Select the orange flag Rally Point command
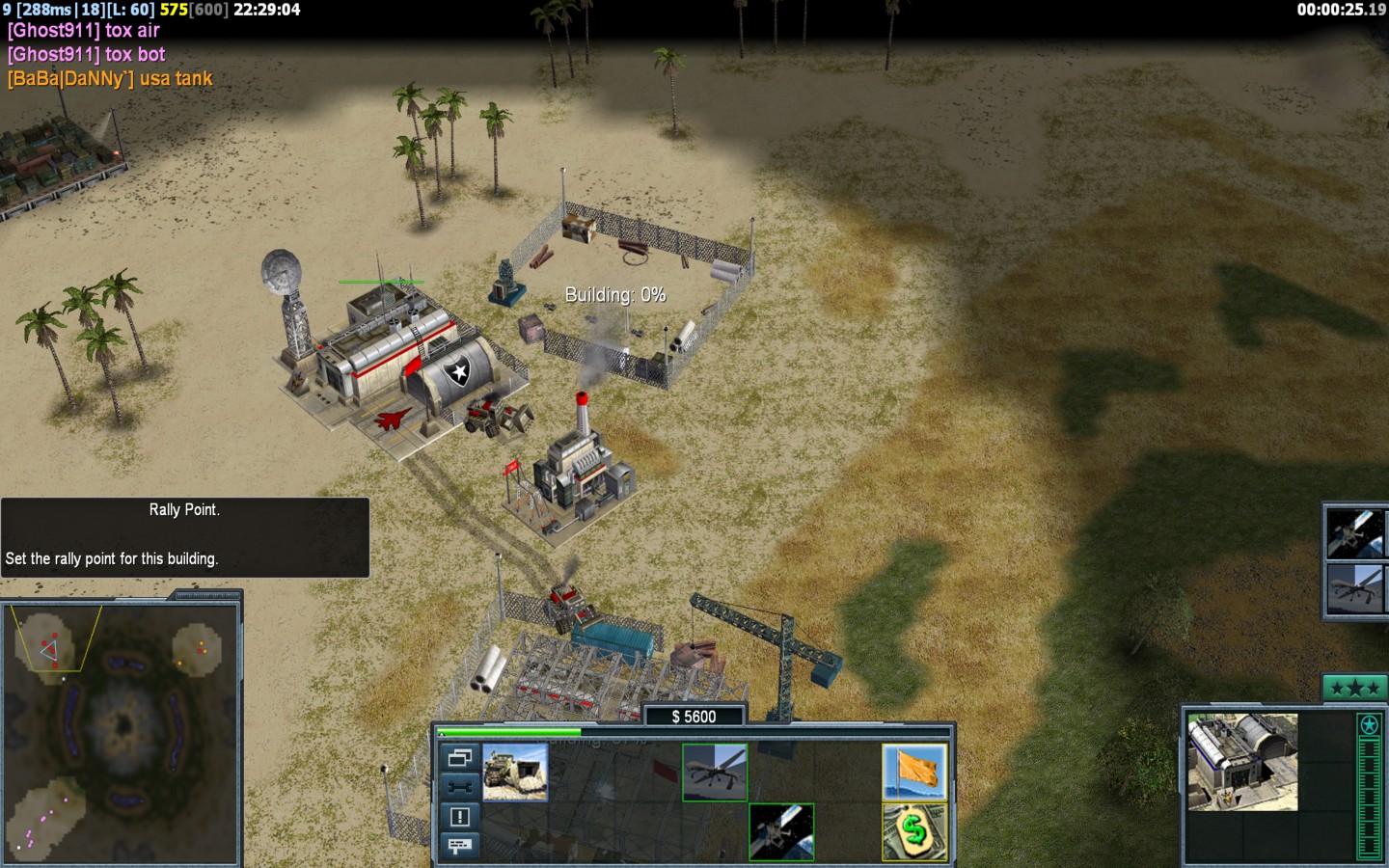1389x868 pixels. coord(914,772)
